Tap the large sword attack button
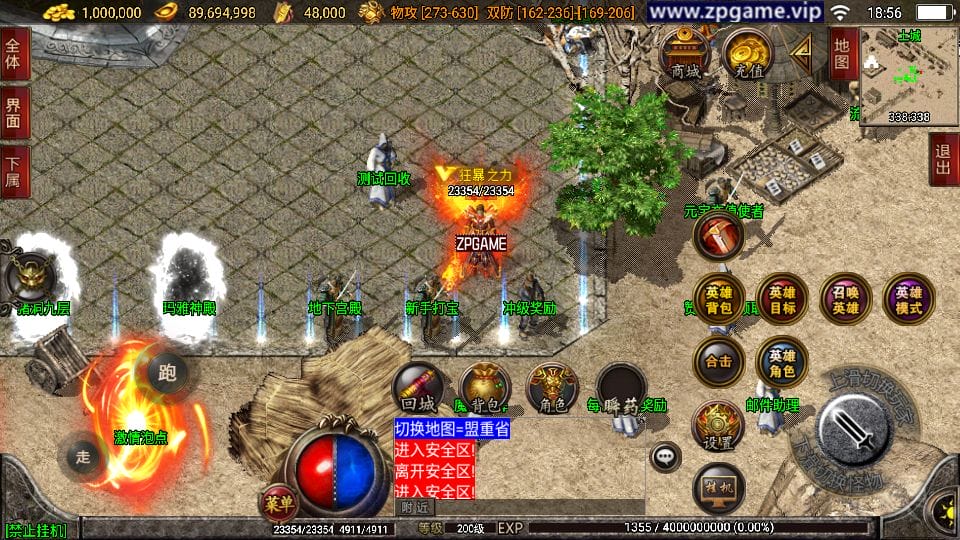960x540 pixels. point(857,430)
